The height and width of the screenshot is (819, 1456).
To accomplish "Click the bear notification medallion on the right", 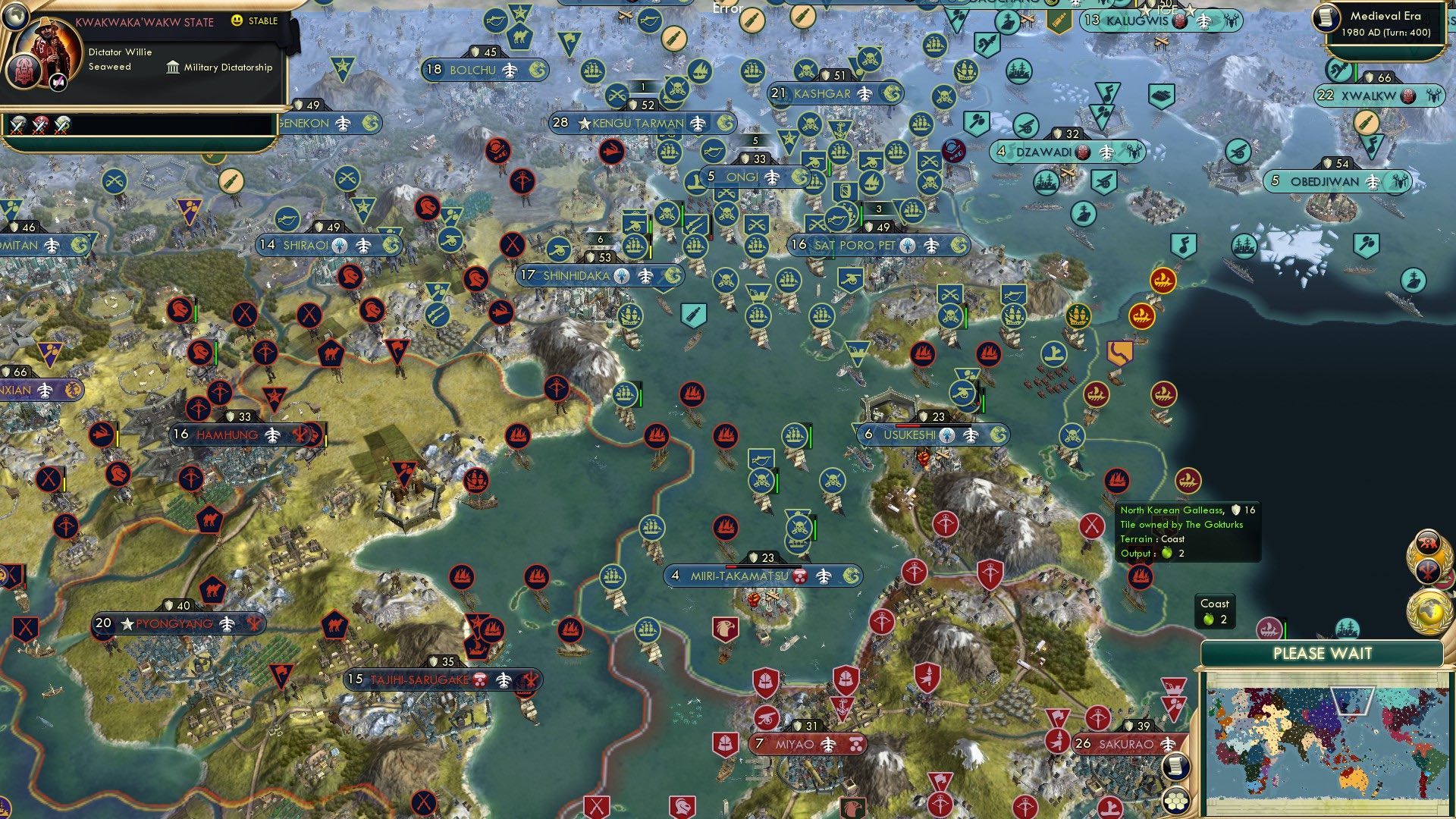I will click(x=1428, y=540).
